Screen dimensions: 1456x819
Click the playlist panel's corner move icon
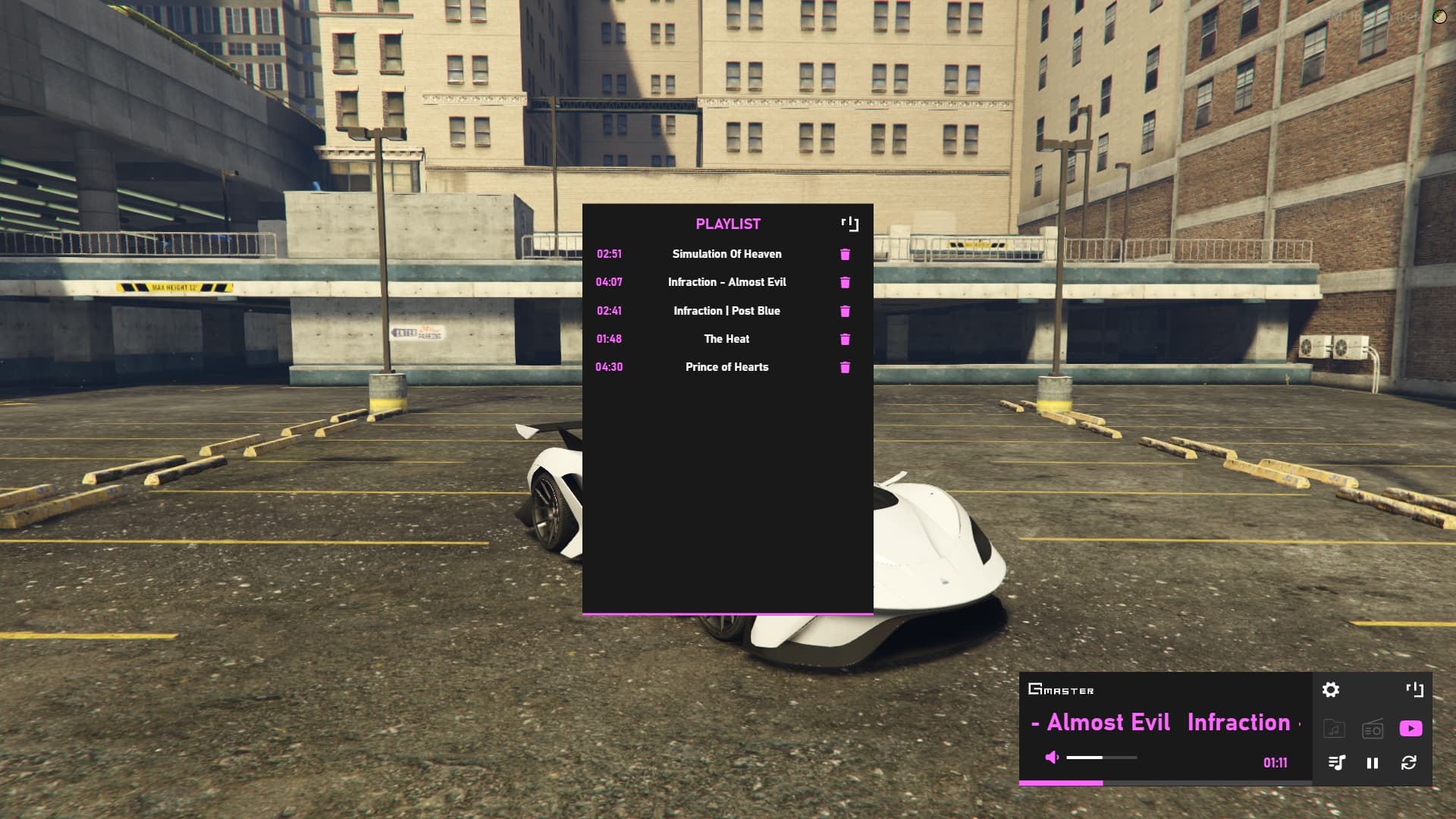(x=850, y=224)
